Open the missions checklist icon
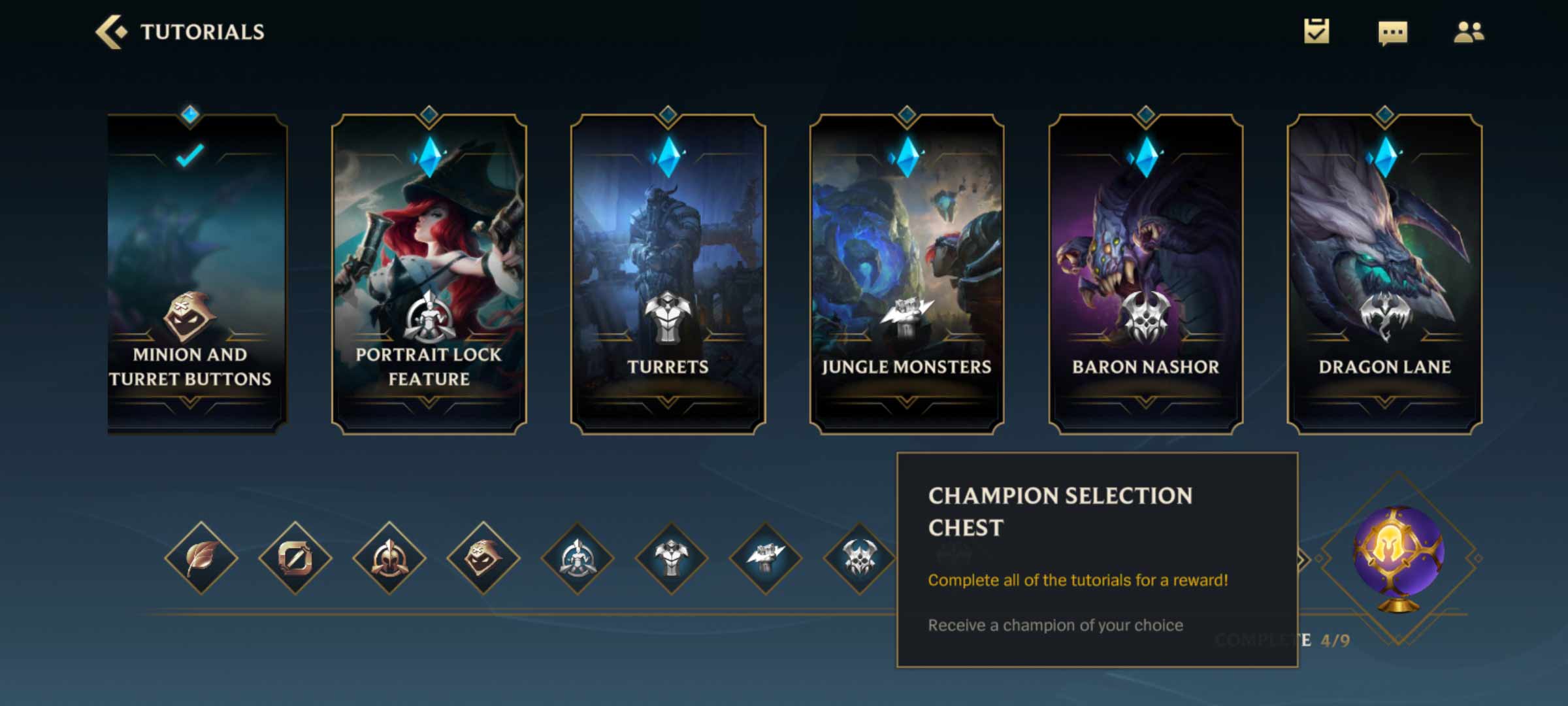This screenshot has height=706, width=1568. (x=1316, y=31)
